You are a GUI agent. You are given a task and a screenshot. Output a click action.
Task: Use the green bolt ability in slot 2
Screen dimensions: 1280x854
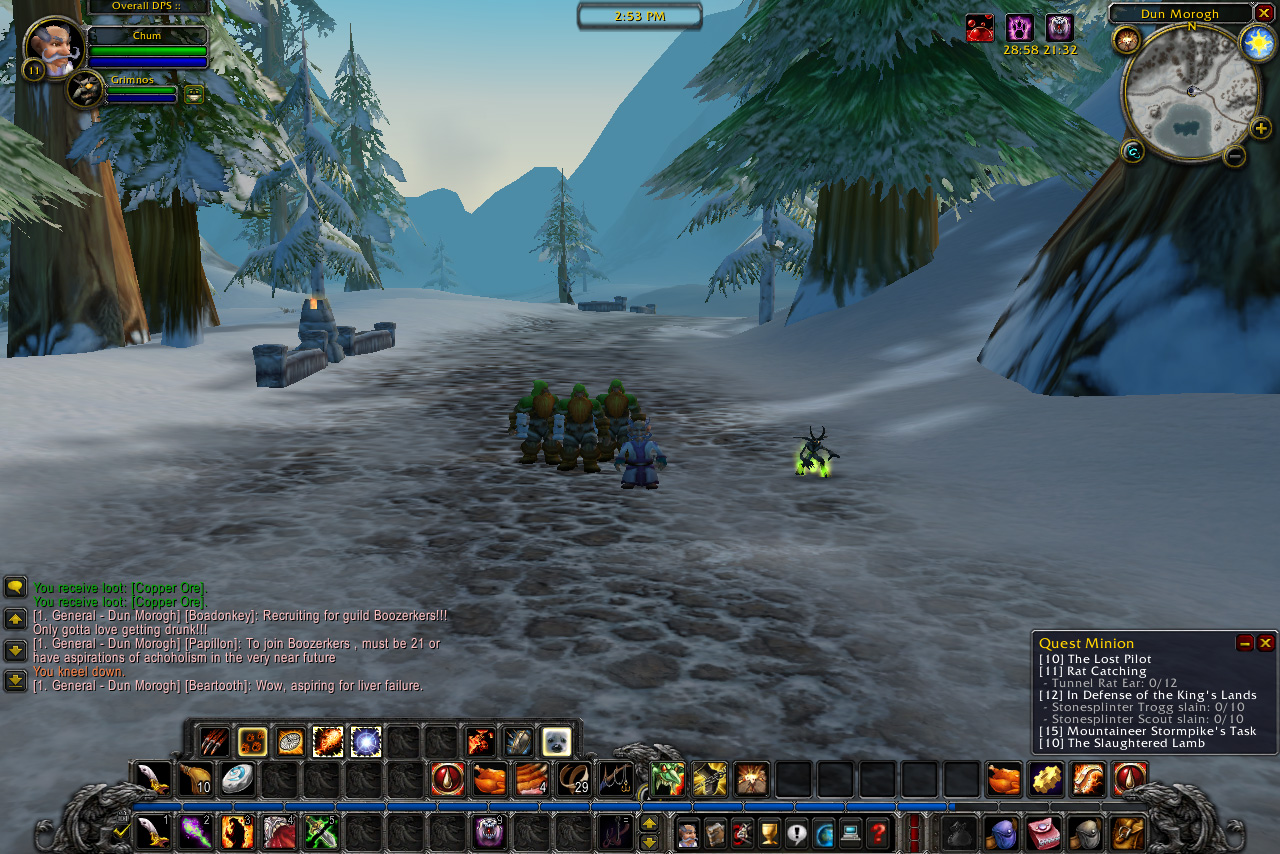(x=195, y=832)
